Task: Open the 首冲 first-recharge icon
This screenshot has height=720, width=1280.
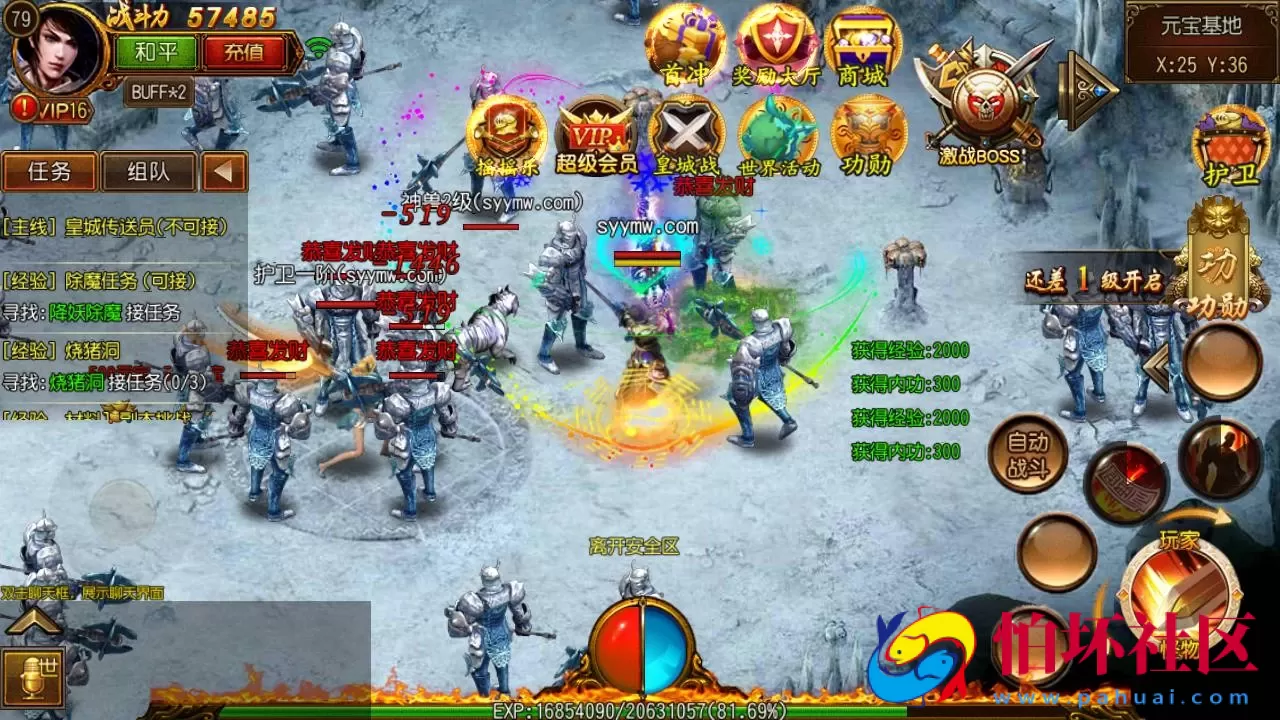Action: tap(686, 45)
